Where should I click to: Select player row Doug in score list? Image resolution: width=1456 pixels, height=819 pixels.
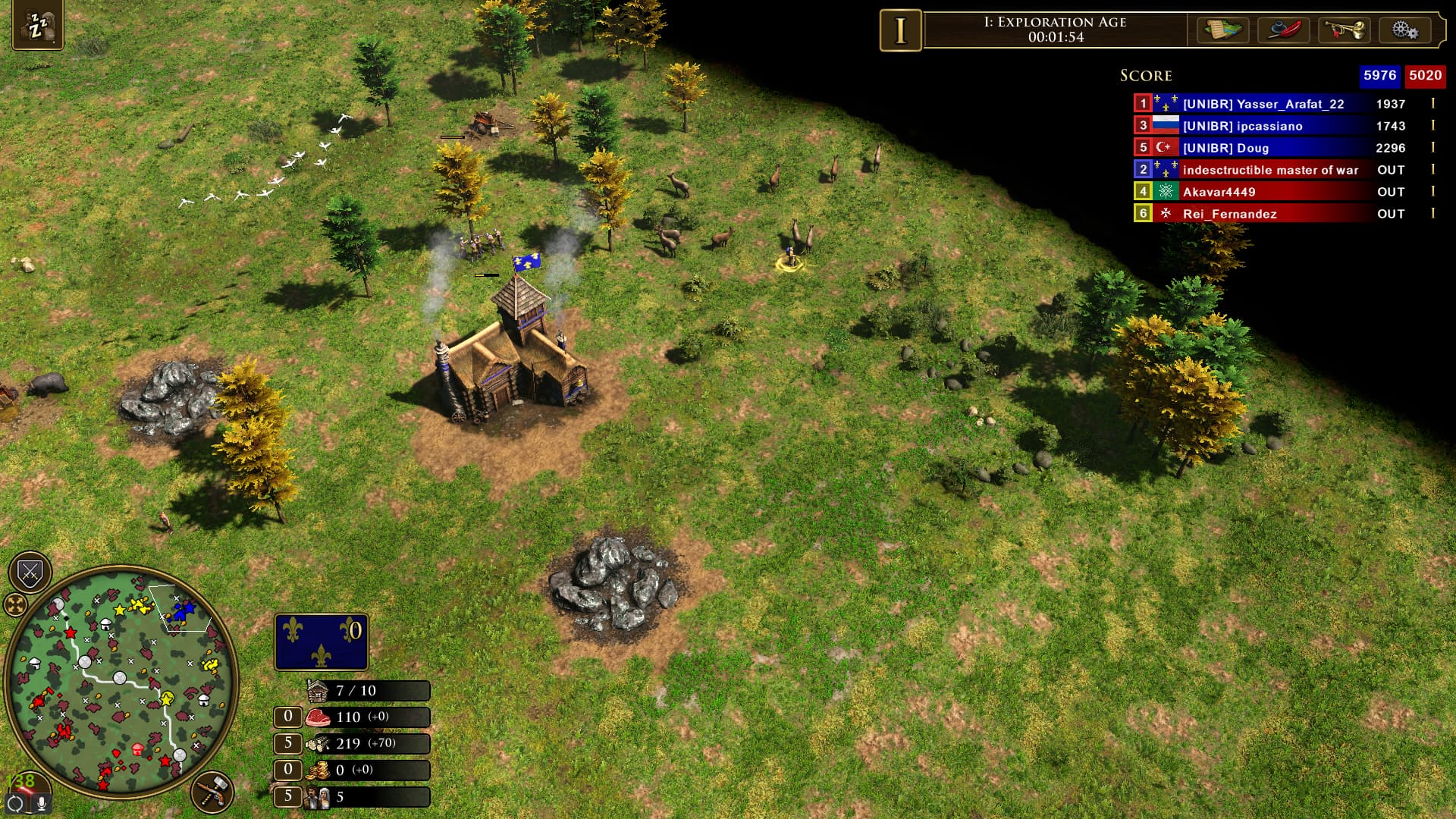tap(1225, 148)
